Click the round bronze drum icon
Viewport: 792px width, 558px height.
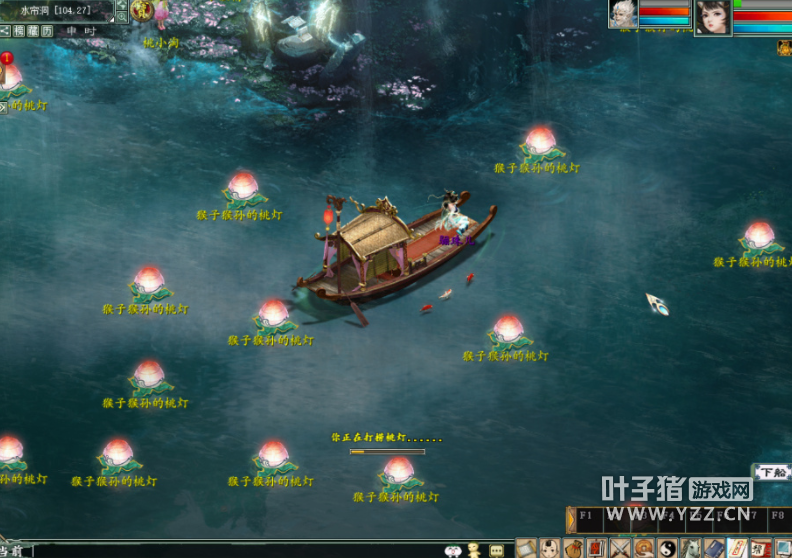(643, 548)
